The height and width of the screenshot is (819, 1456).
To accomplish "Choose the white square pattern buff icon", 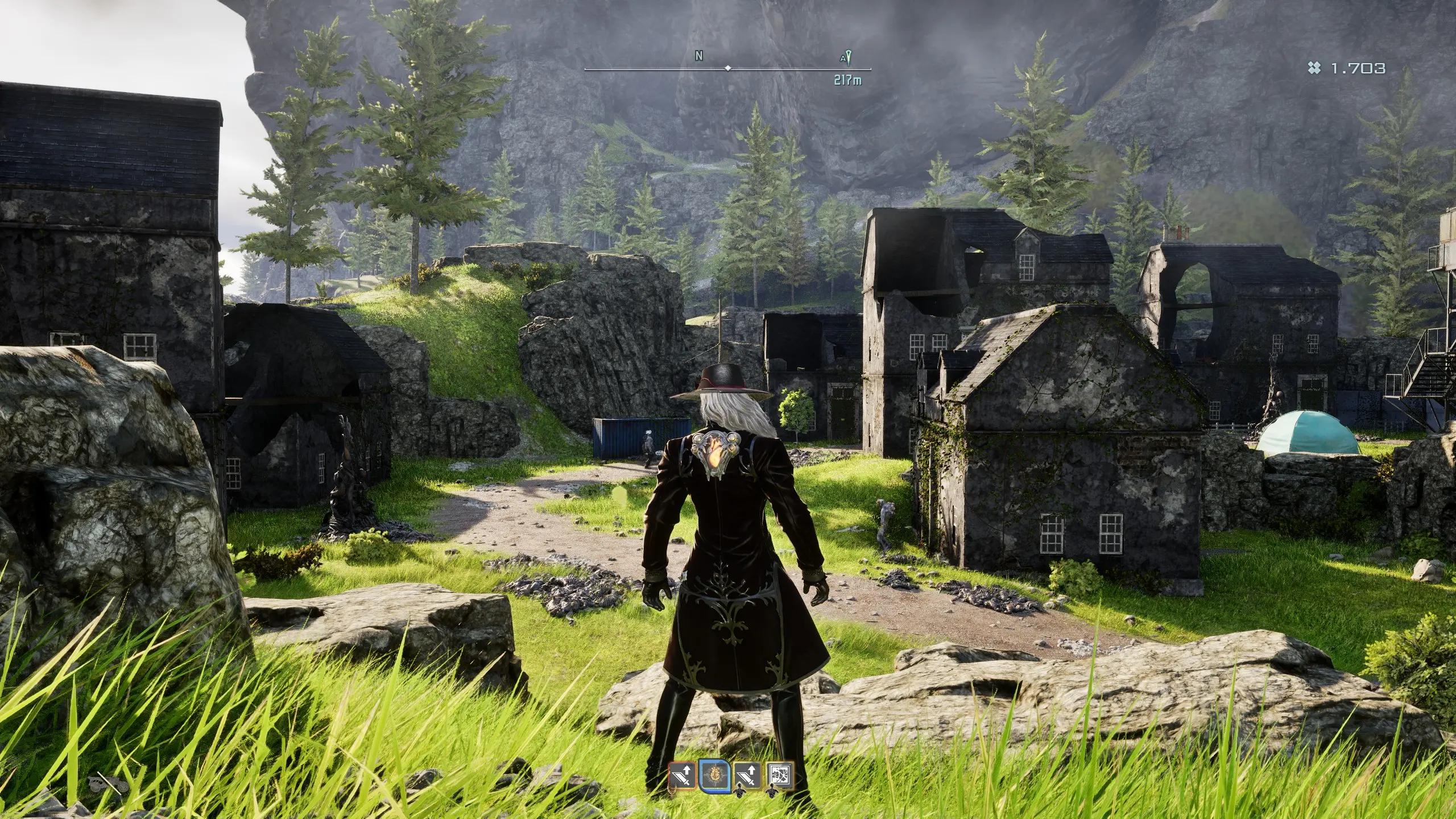I will [x=780, y=776].
